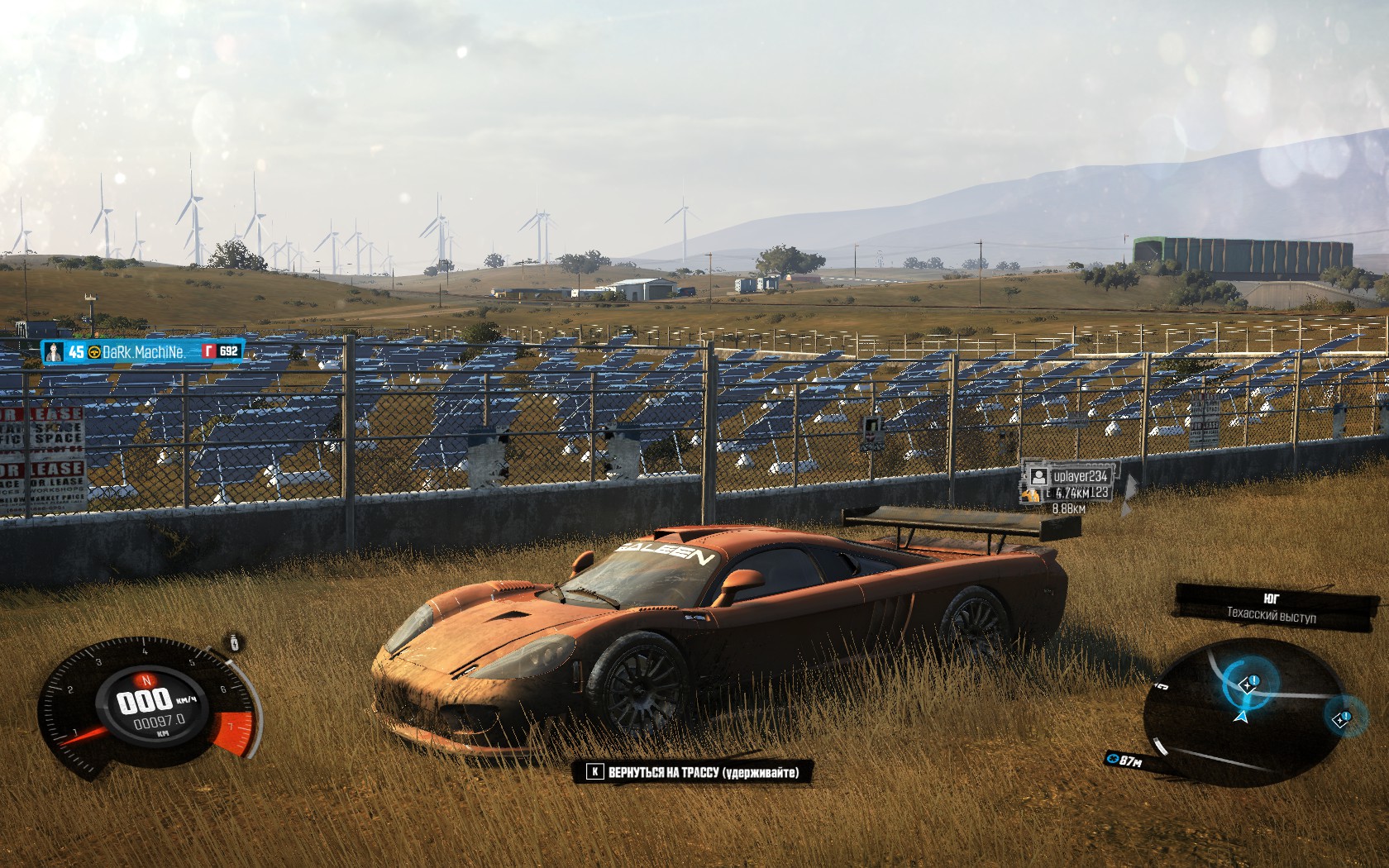Select the mission marker at the minimap's right edge
The height and width of the screenshot is (868, 1389).
(x=1339, y=718)
